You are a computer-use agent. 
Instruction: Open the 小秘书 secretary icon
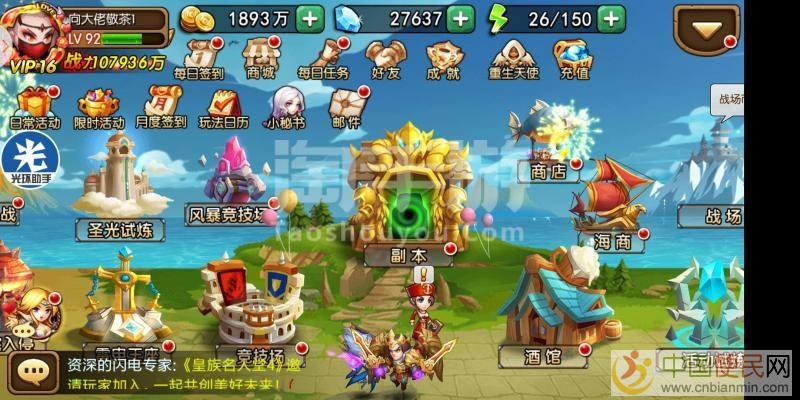tap(284, 106)
